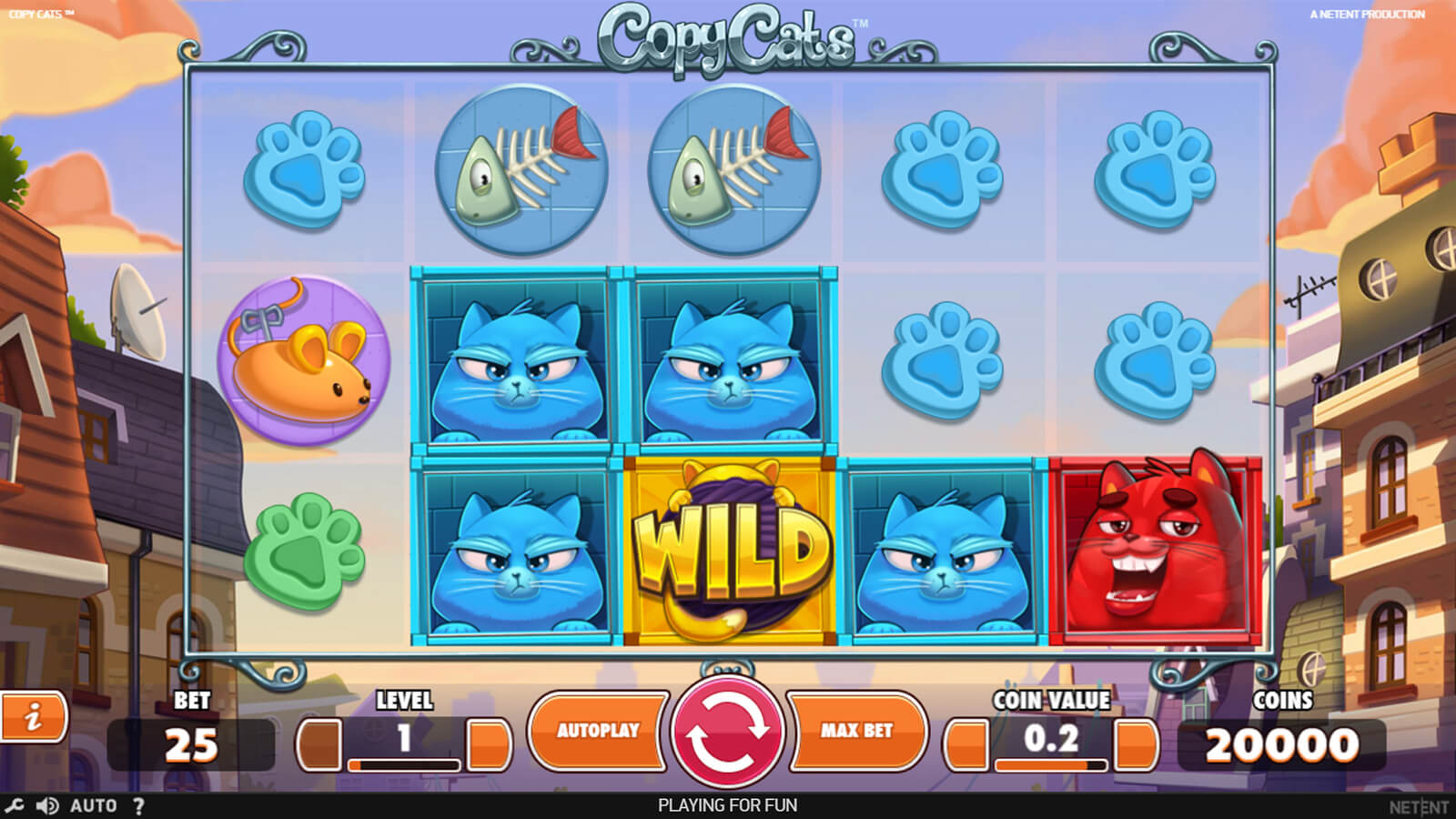Open the paytable info button
The image size is (1456, 819).
(x=34, y=718)
